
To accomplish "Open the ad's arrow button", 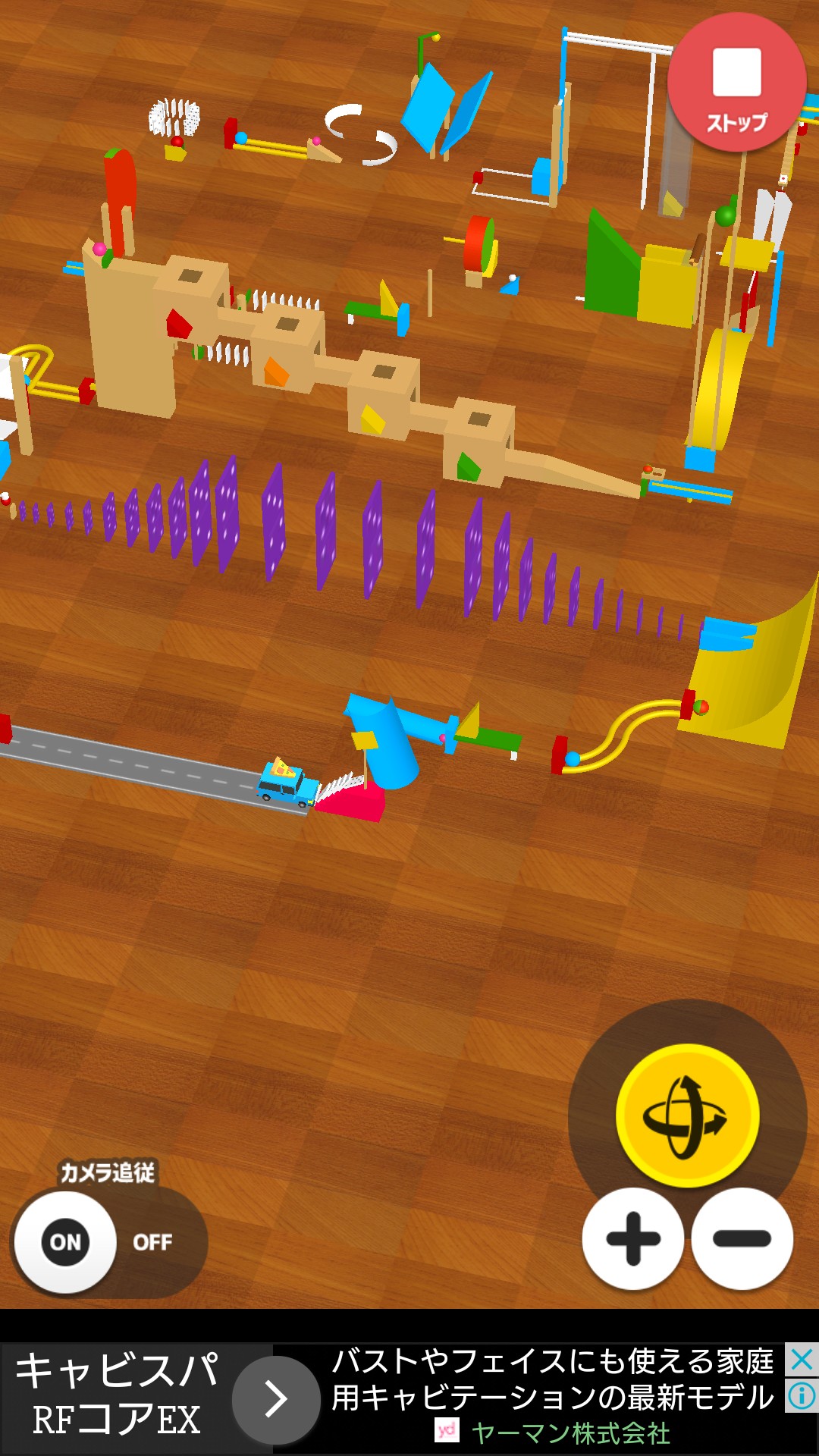I will pos(276,1399).
